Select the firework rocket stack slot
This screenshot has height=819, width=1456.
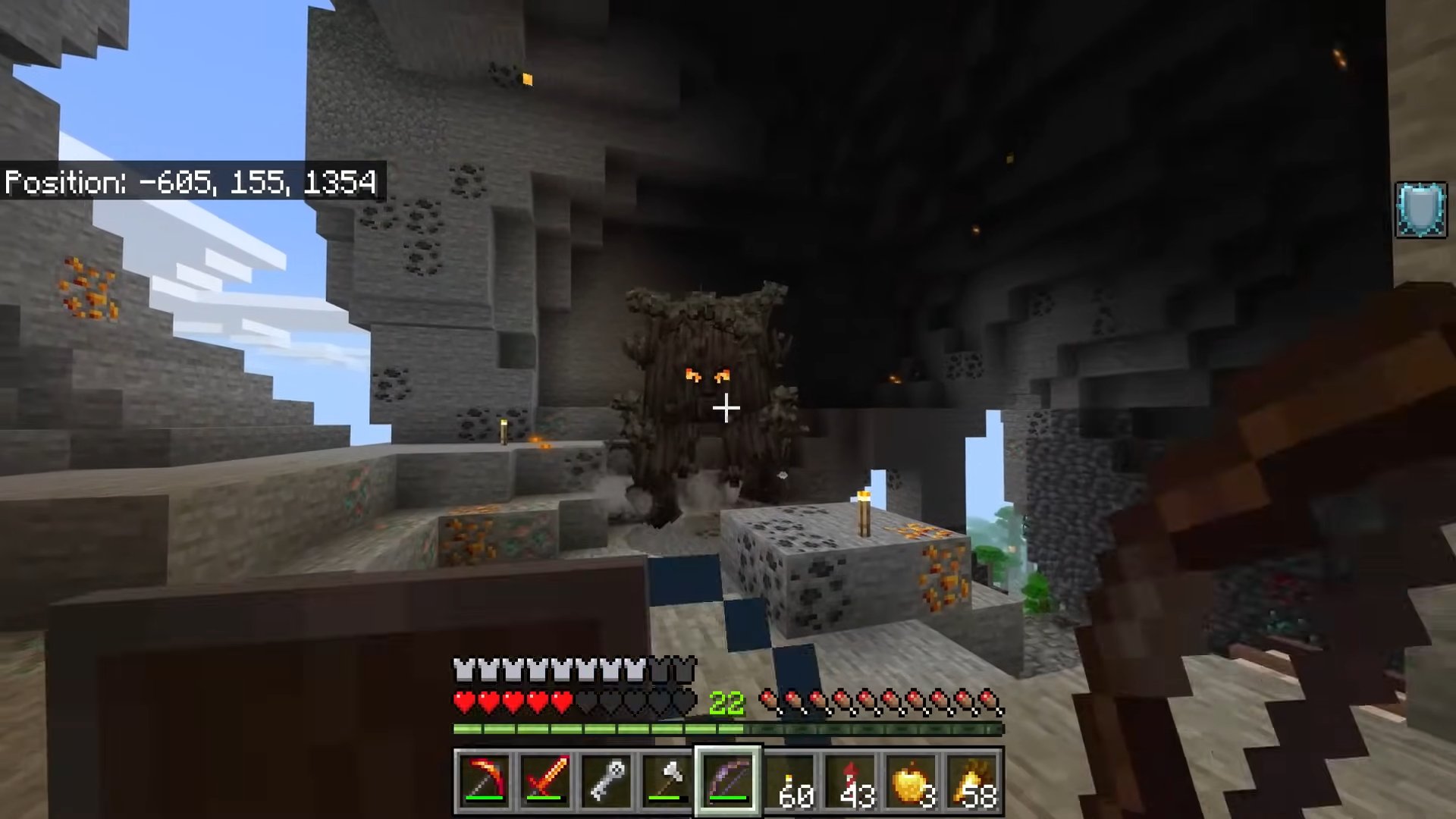coord(851,781)
